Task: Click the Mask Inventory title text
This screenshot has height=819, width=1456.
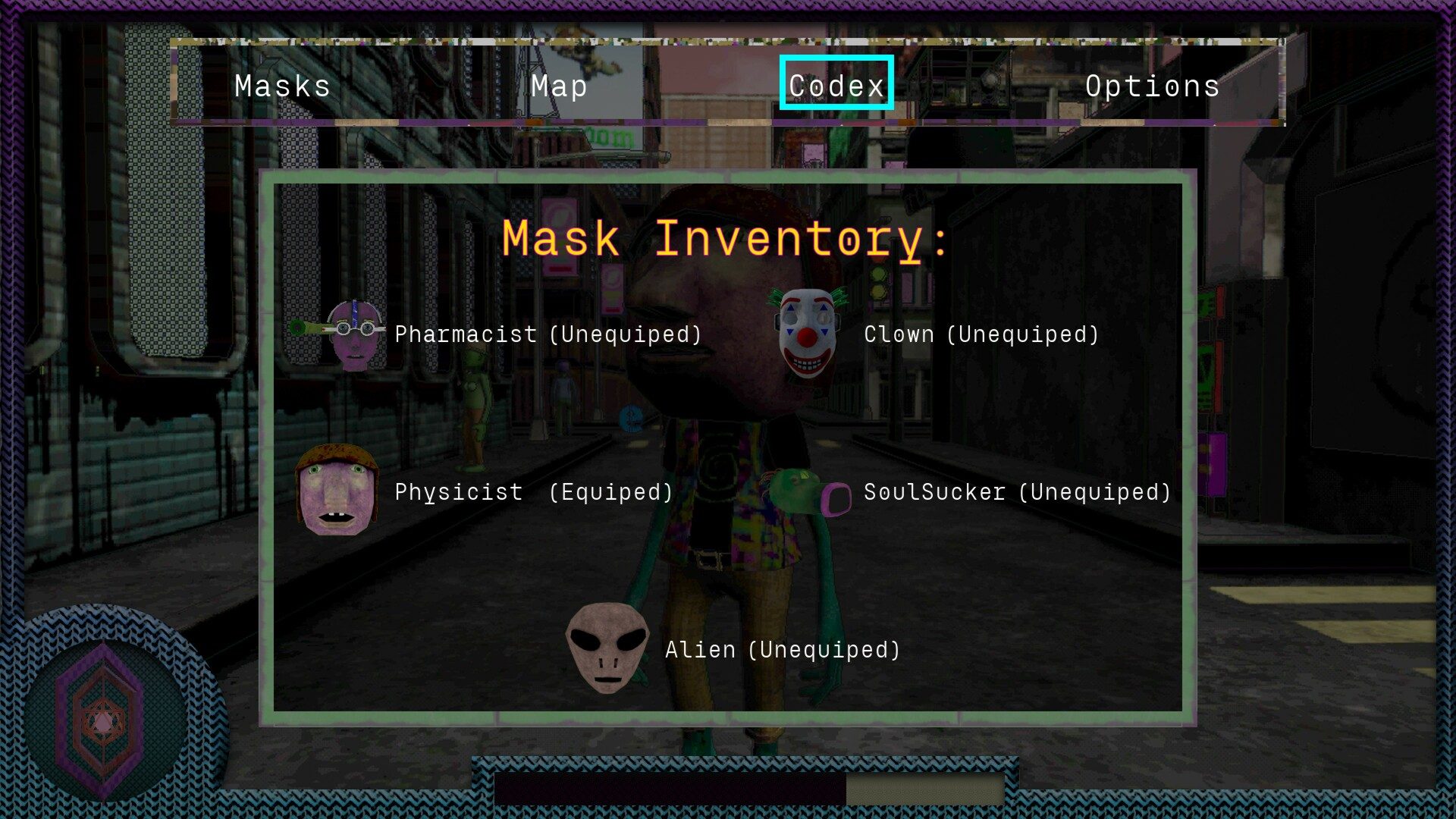Action: point(725,239)
